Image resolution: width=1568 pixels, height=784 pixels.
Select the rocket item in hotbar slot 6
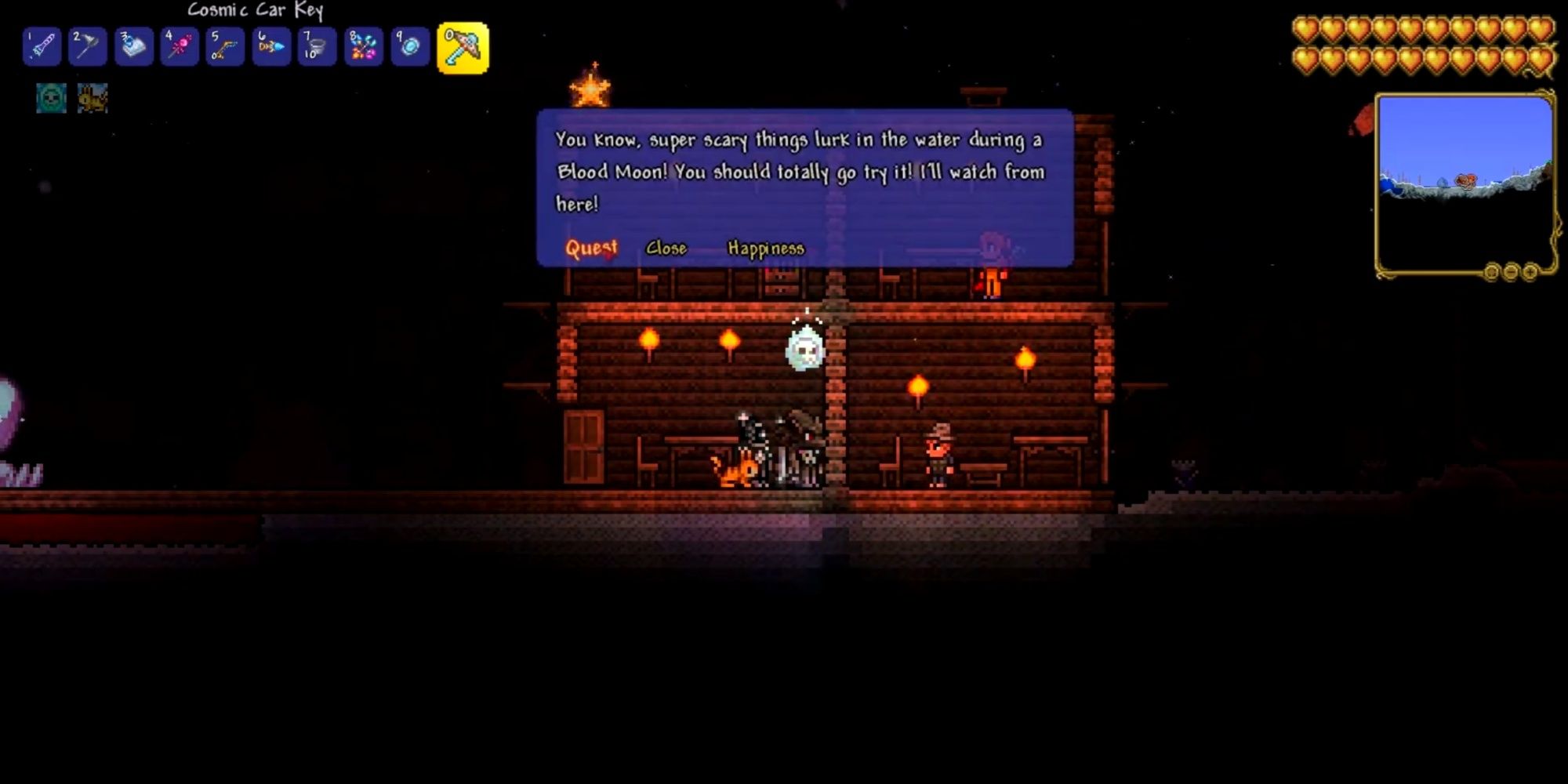coord(270,47)
